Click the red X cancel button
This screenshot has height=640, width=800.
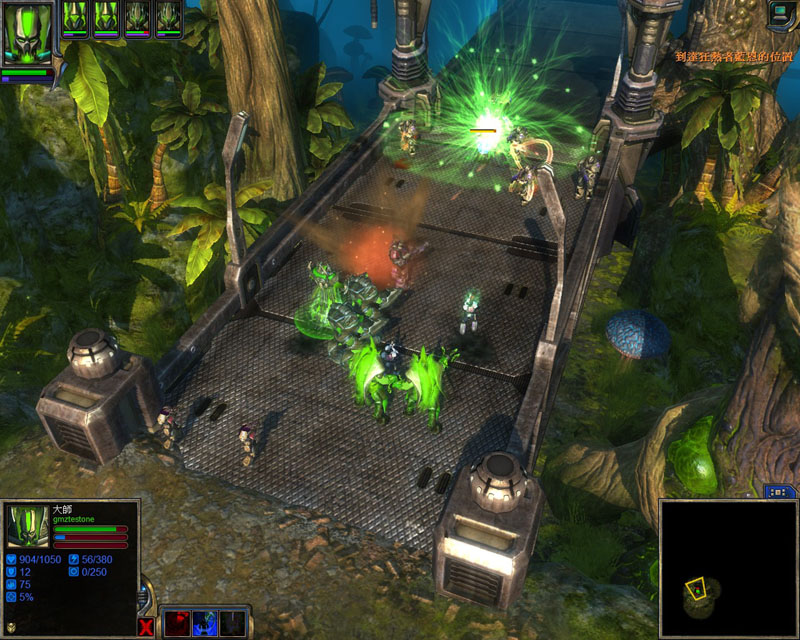(147, 627)
